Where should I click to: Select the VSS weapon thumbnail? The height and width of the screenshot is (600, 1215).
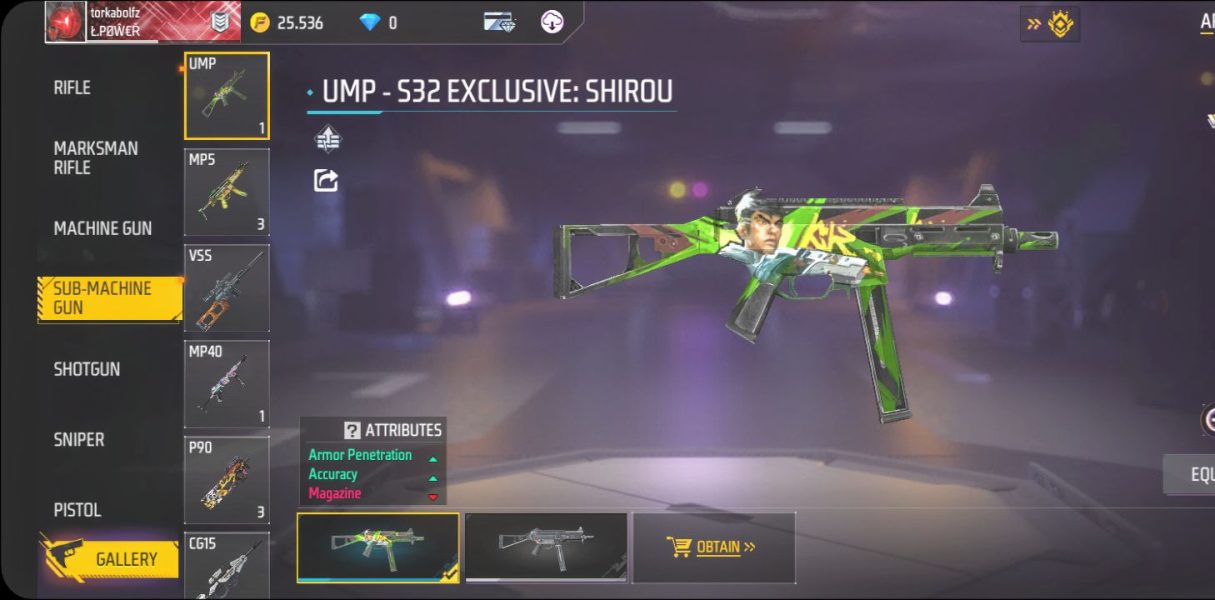[x=227, y=288]
